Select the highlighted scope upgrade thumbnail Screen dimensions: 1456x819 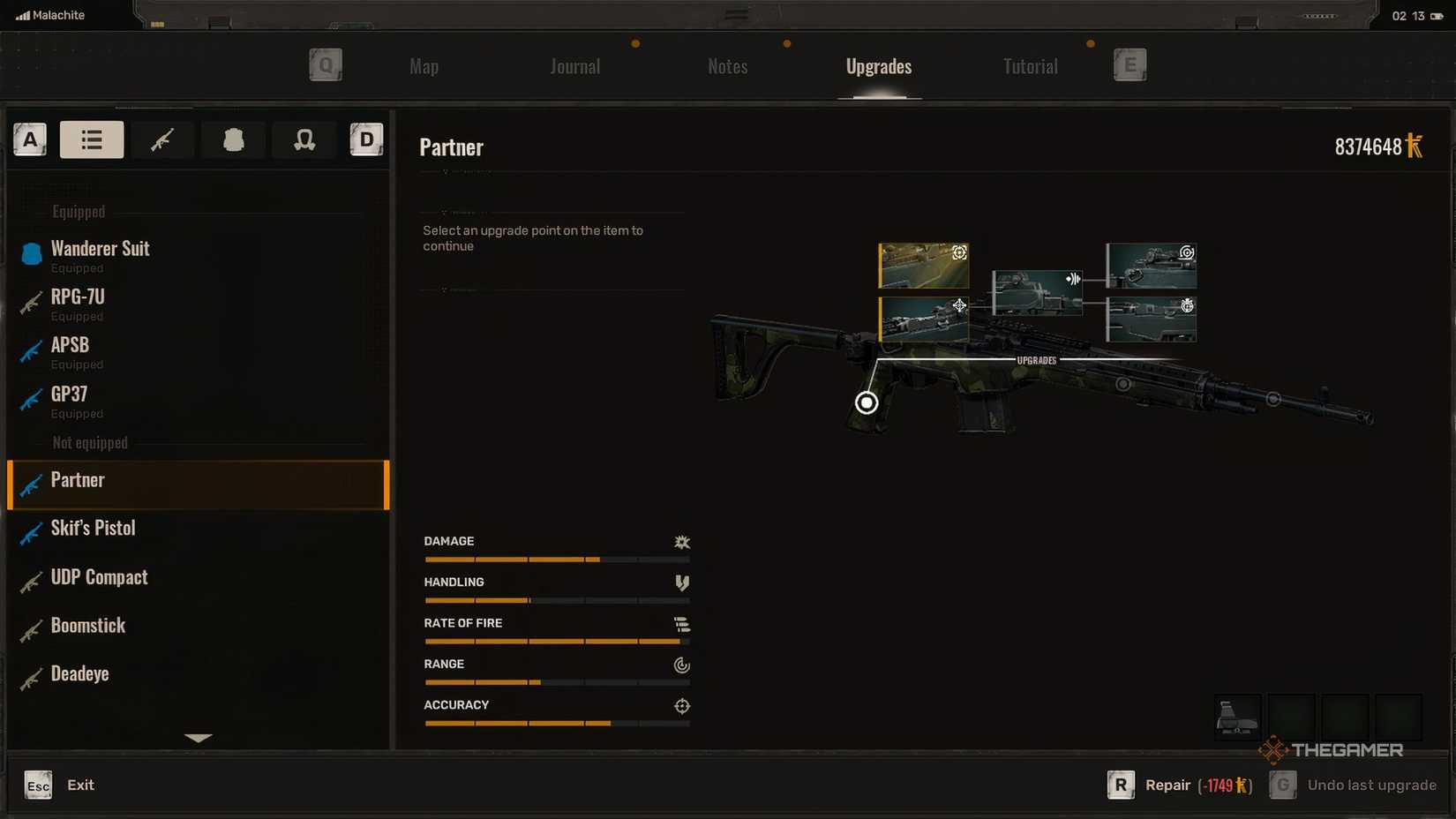(x=923, y=265)
